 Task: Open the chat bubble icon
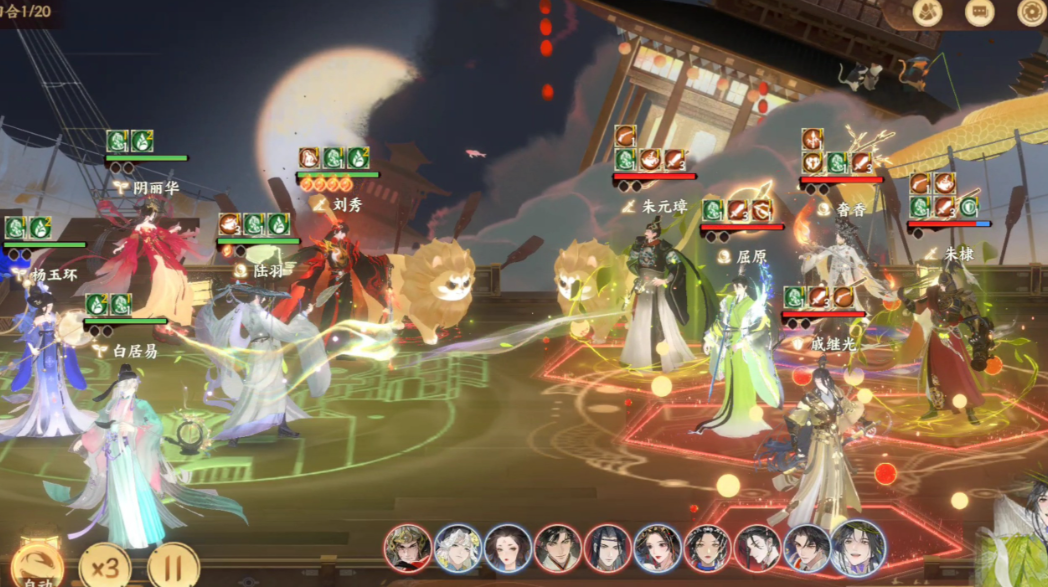[x=979, y=12]
